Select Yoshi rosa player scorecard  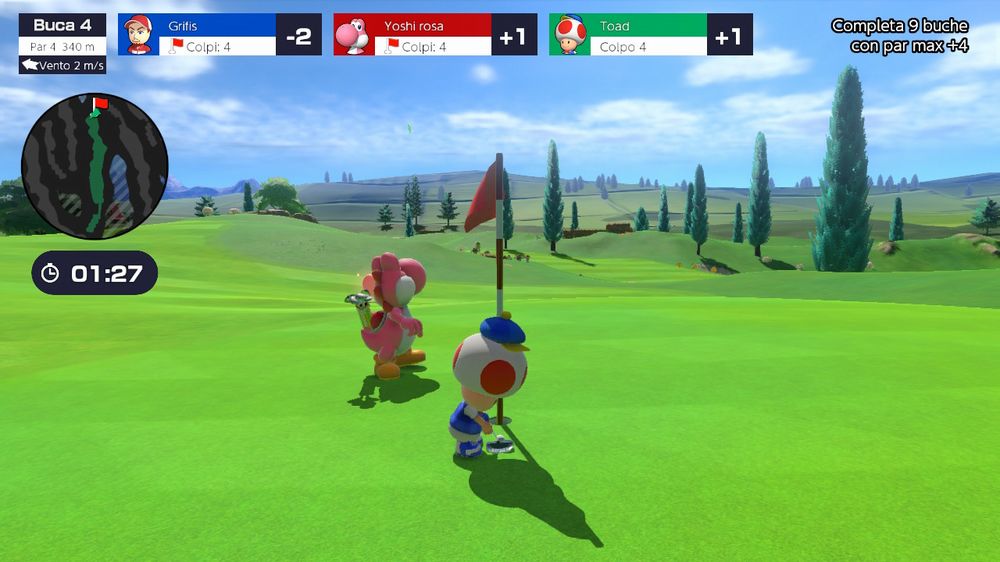tap(435, 35)
